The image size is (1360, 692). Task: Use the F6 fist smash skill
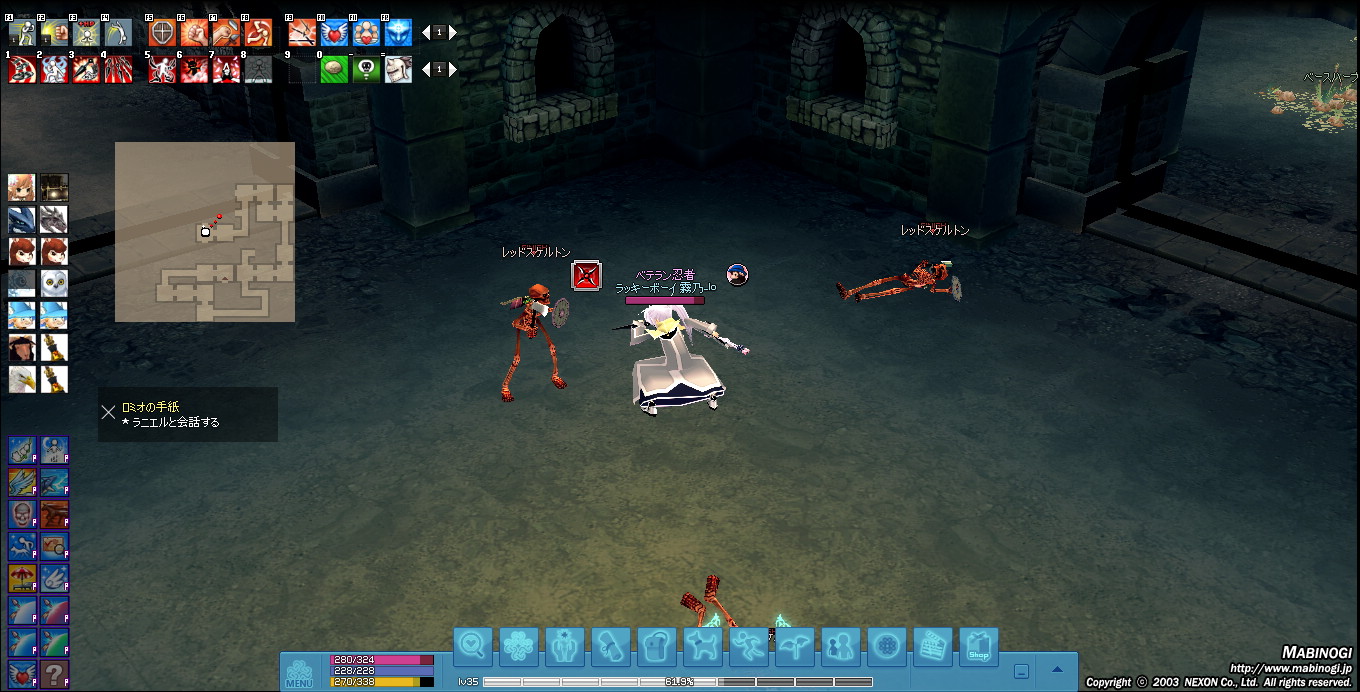coord(194,33)
